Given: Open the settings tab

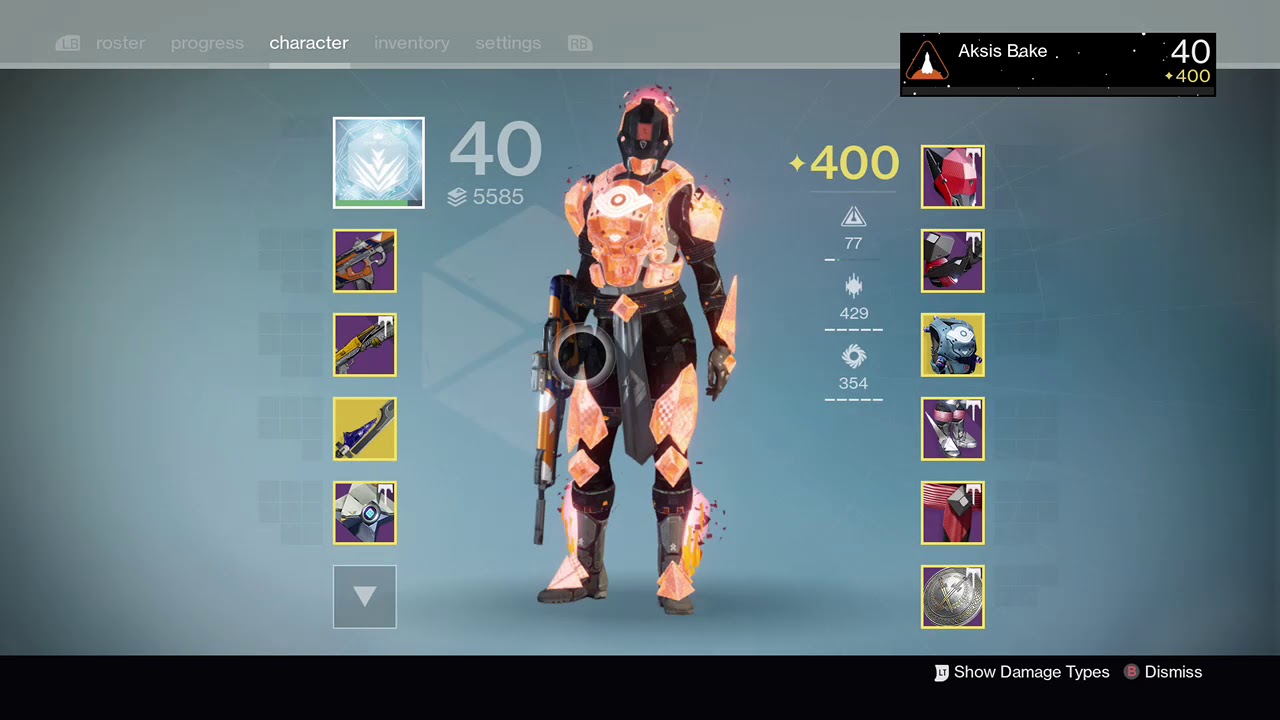Looking at the screenshot, I should pyautogui.click(x=508, y=43).
